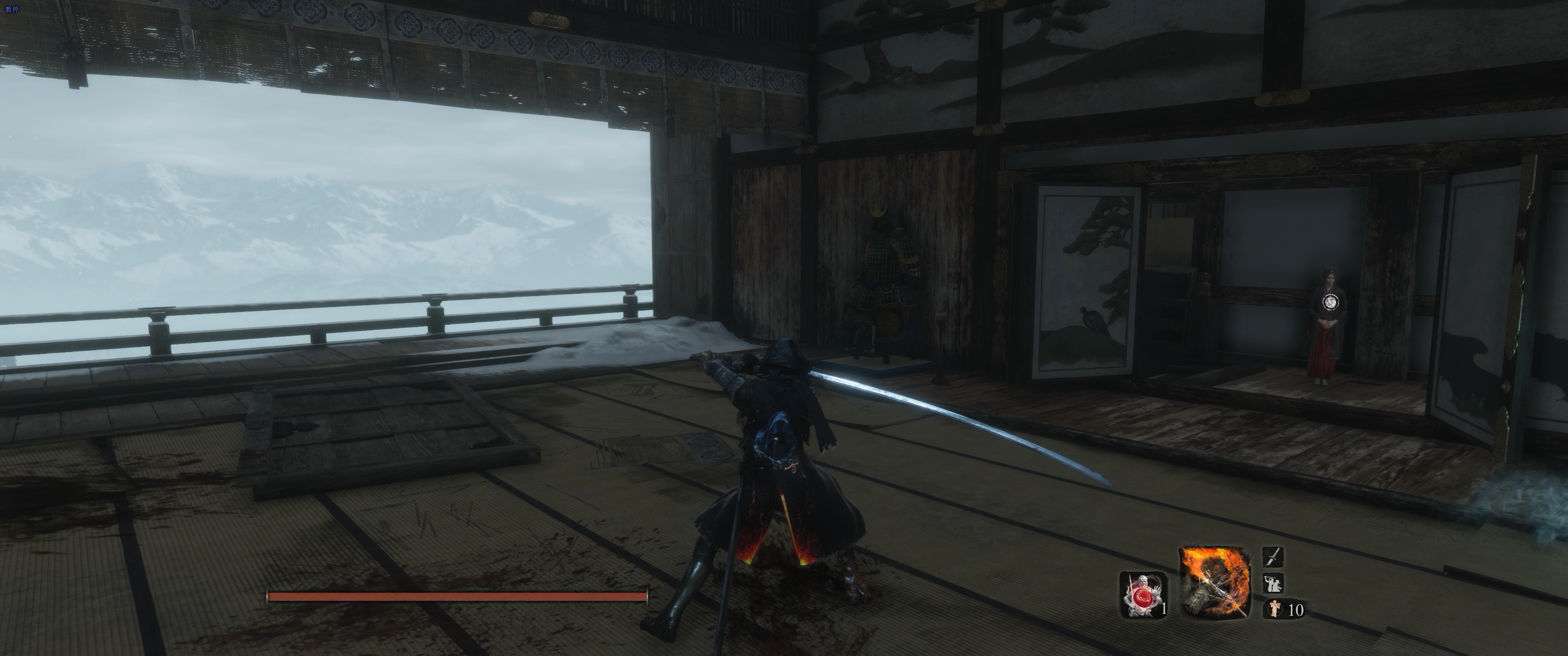Click the small katana sword icon
The width and height of the screenshot is (1568, 656).
click(x=1274, y=557)
